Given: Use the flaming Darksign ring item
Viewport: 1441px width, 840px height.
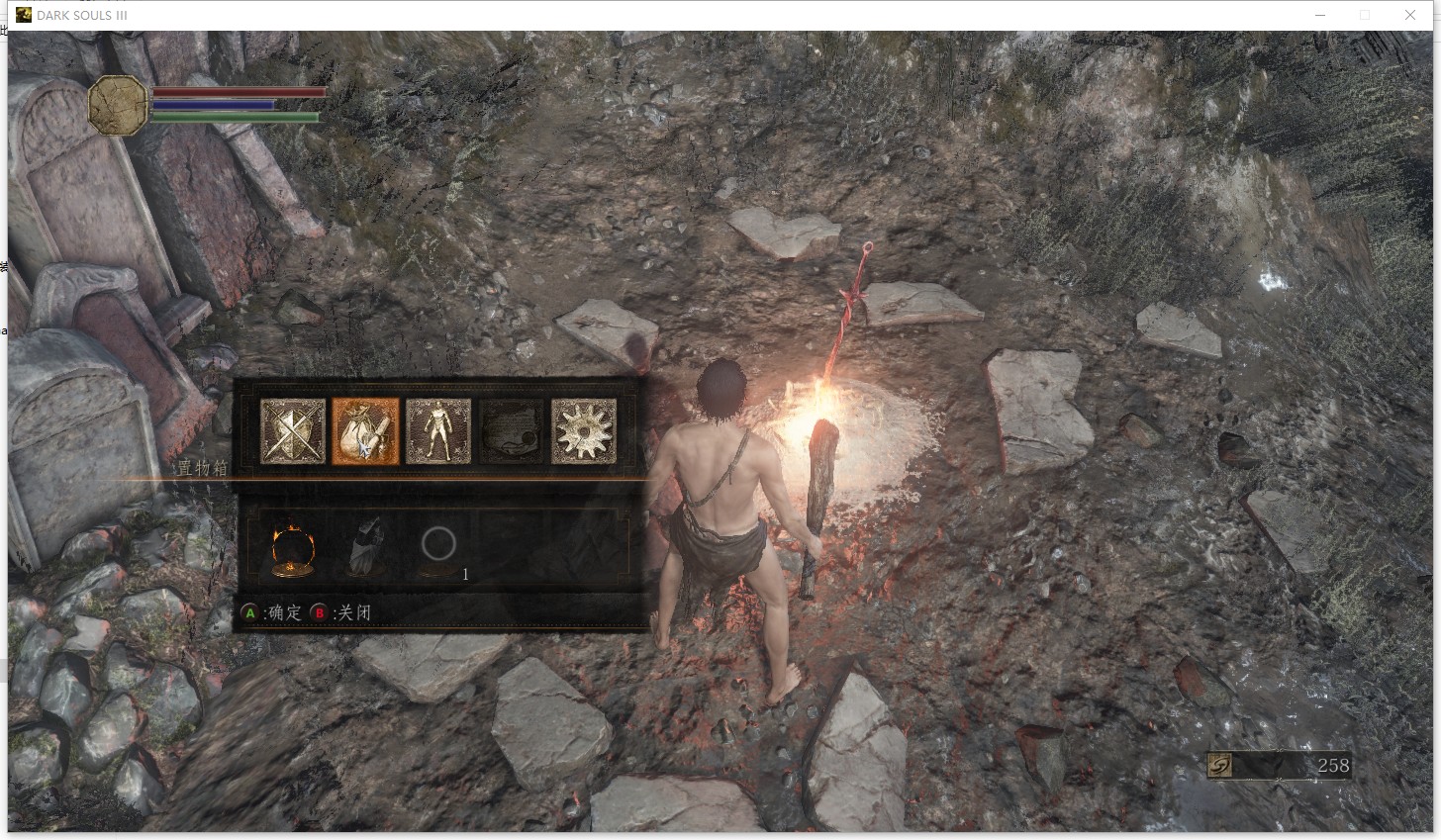Looking at the screenshot, I should click(293, 548).
